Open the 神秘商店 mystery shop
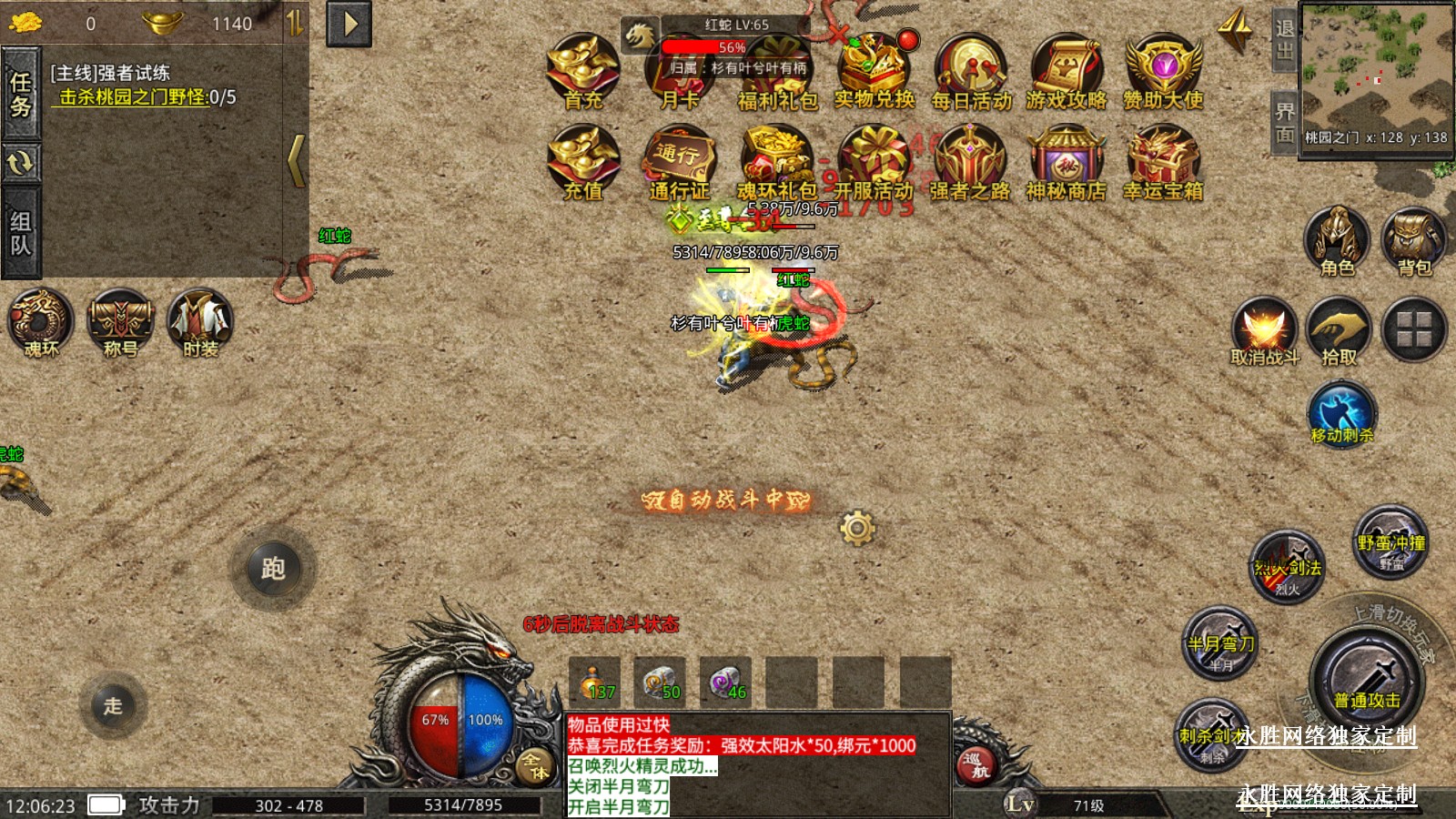Screen dimensions: 1456x819 coord(1066,162)
